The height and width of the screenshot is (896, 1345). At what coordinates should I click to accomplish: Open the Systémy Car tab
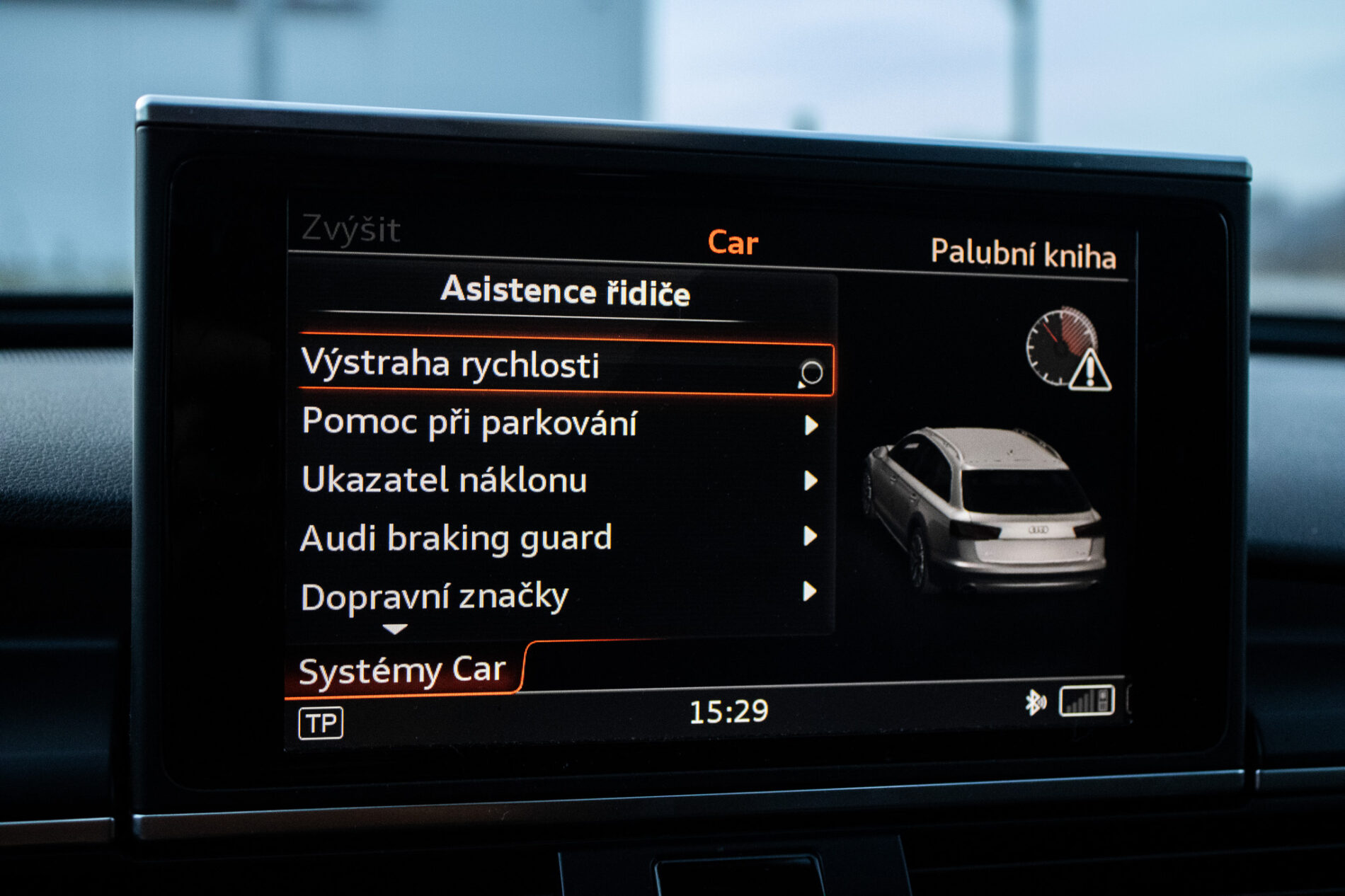[402, 670]
